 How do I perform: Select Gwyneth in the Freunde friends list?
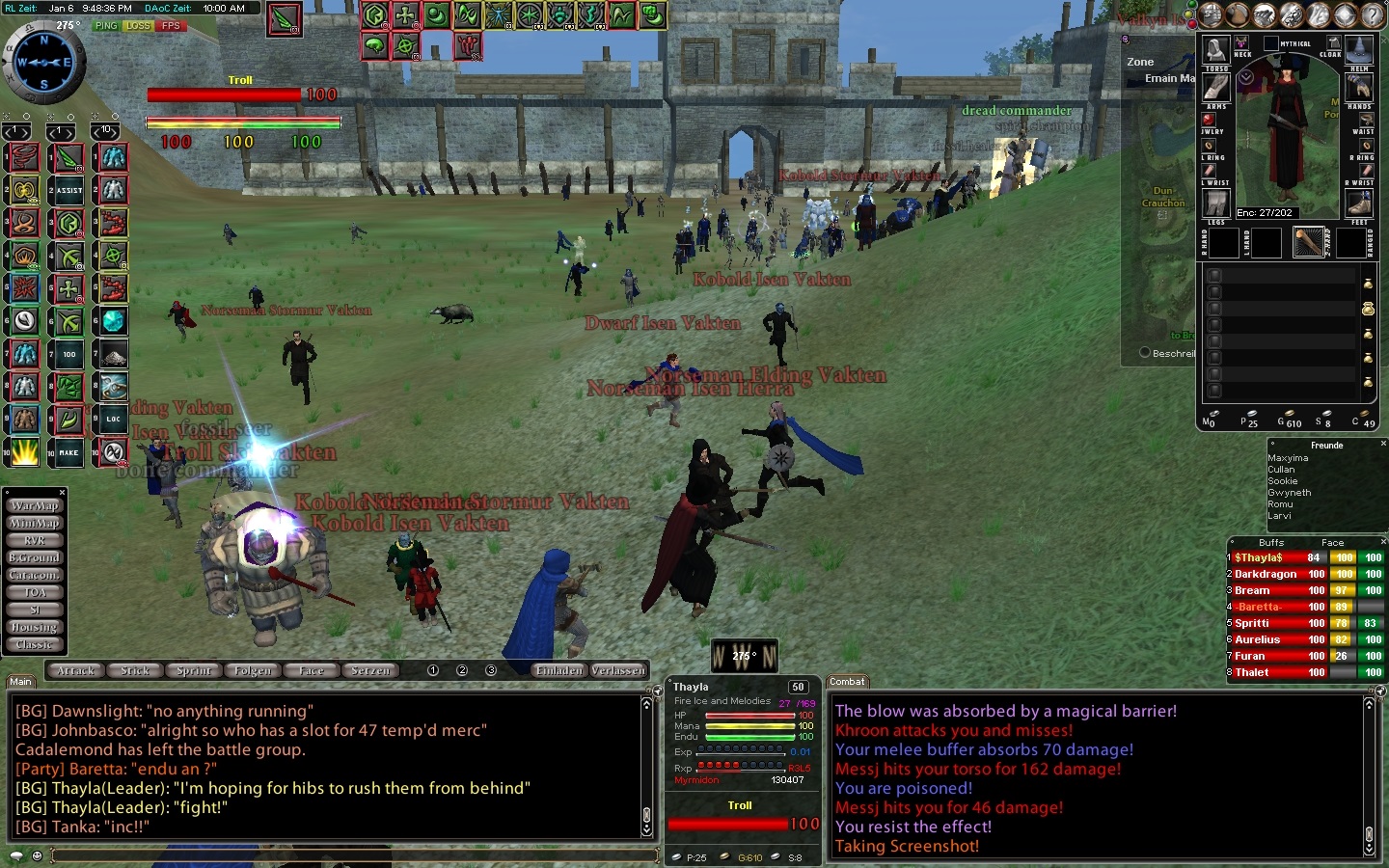click(x=1289, y=493)
